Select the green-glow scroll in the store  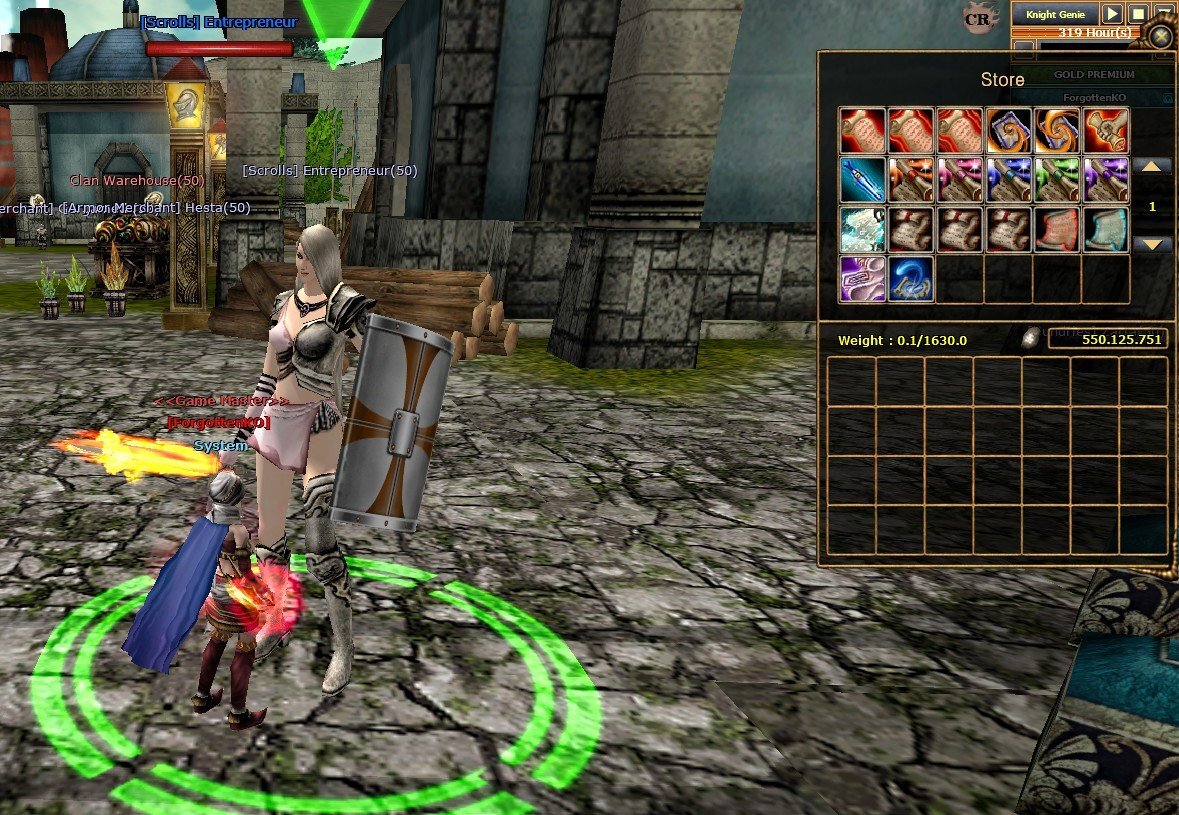(x=1057, y=180)
